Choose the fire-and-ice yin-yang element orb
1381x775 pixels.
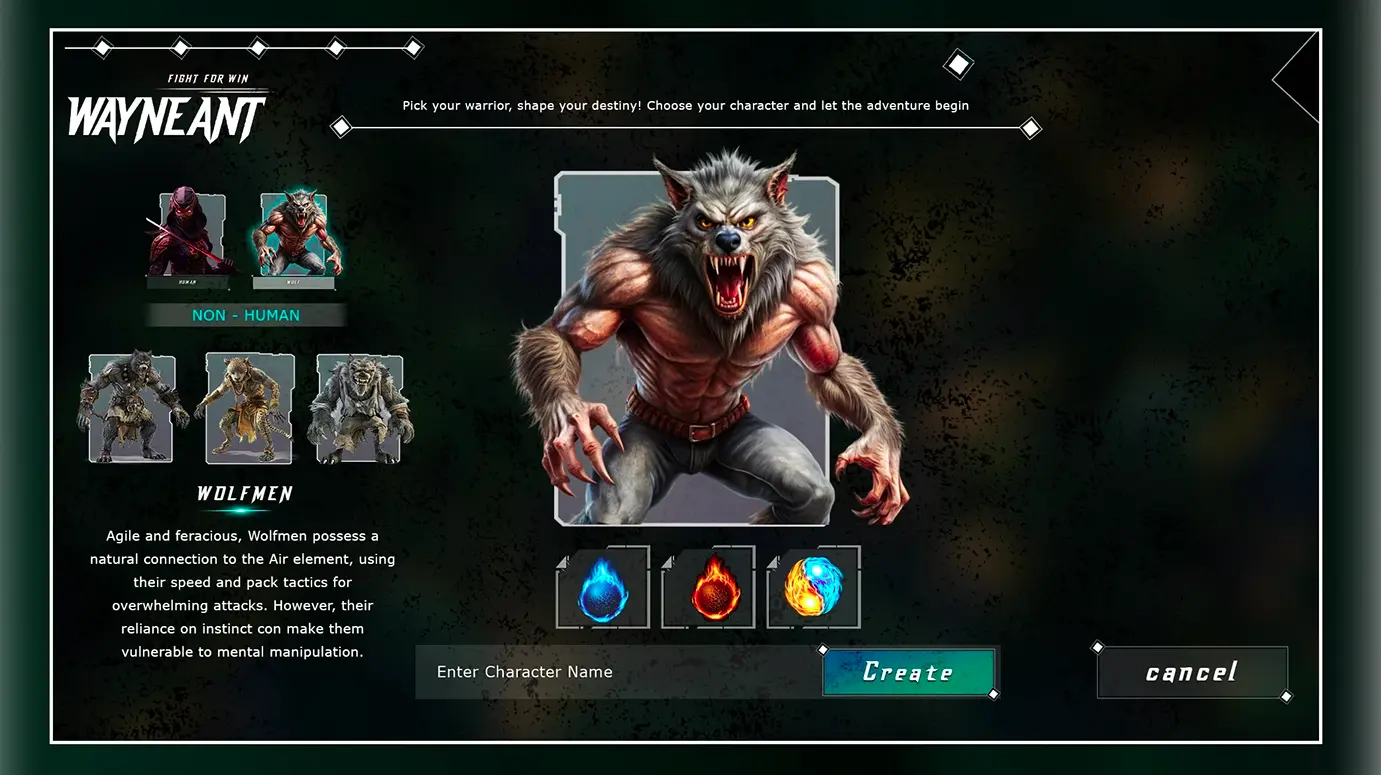tap(813, 588)
